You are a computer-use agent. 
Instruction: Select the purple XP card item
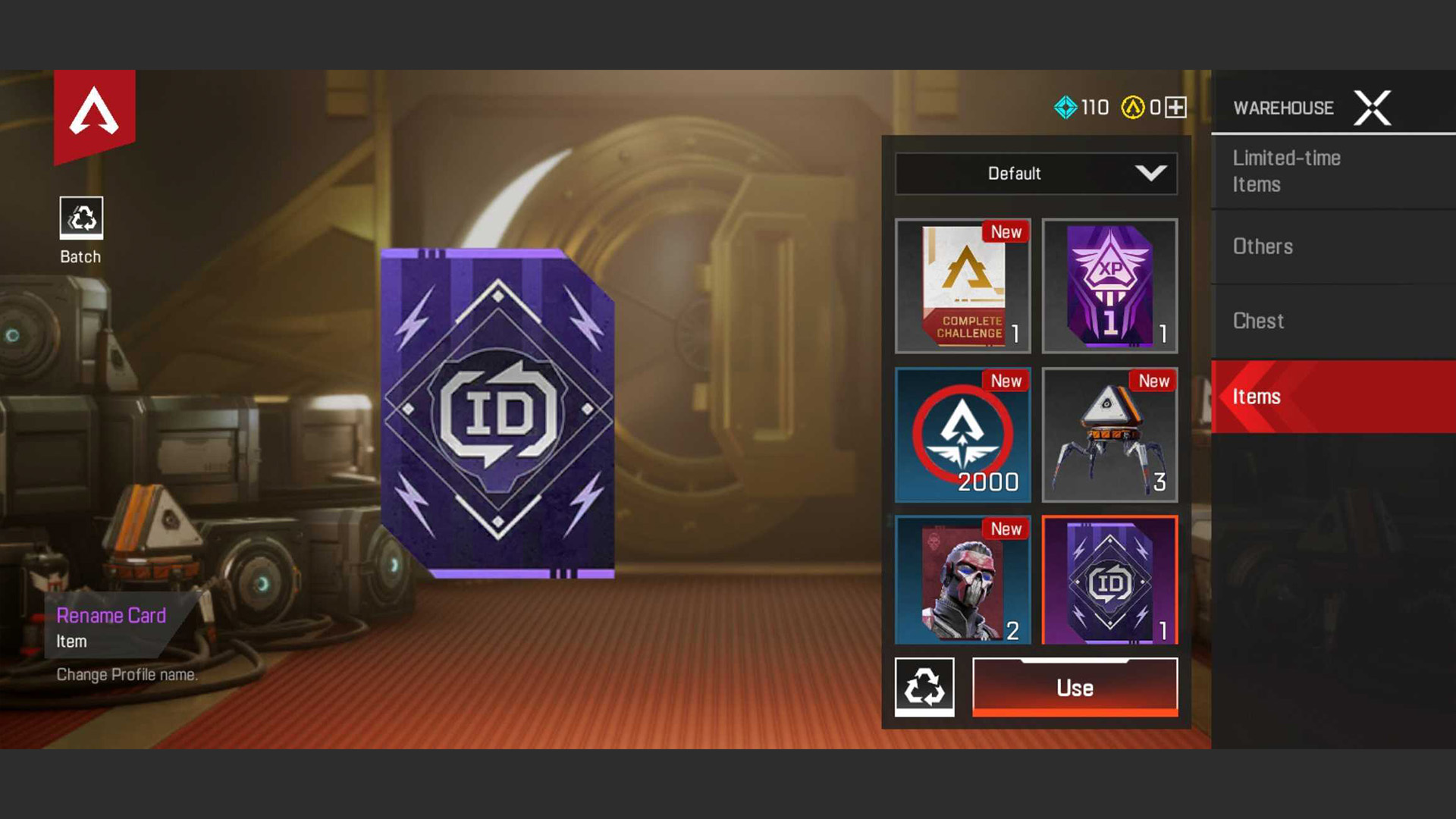tap(1109, 286)
